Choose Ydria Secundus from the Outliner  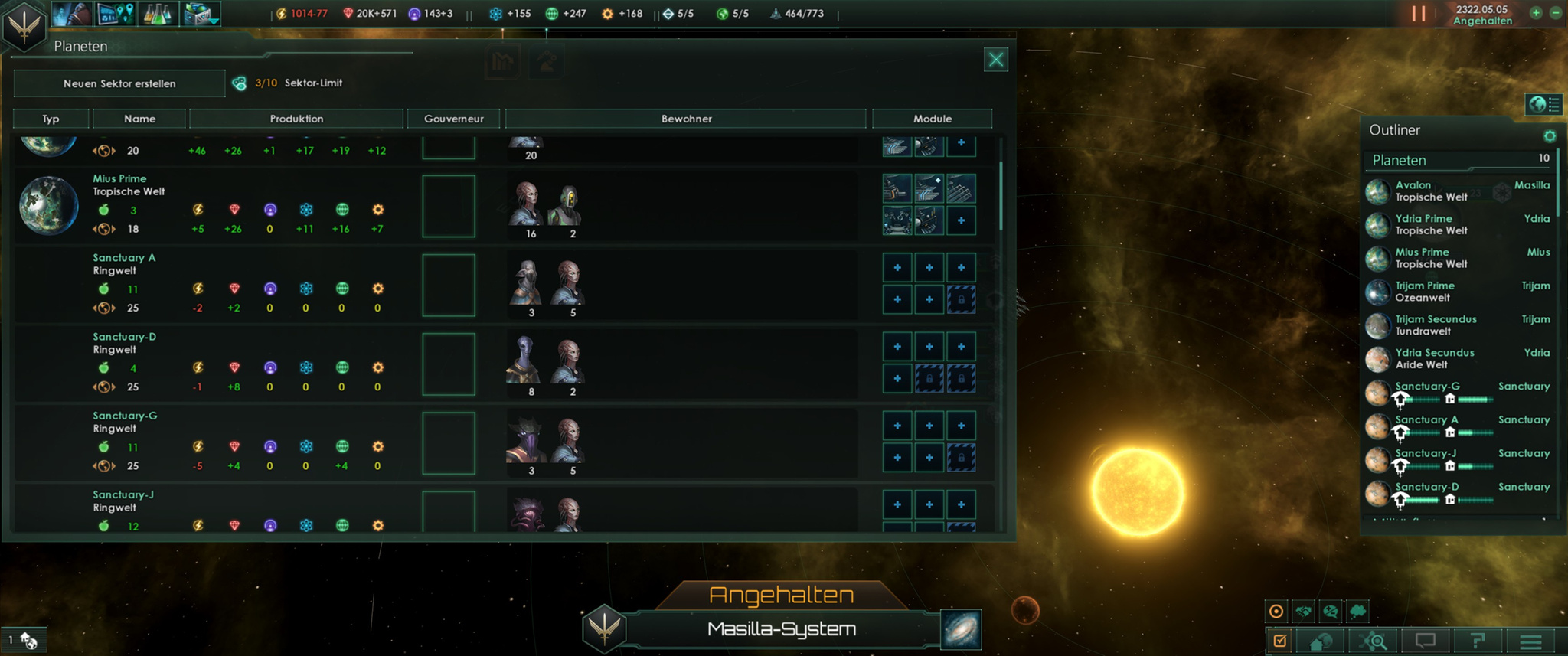click(1434, 358)
